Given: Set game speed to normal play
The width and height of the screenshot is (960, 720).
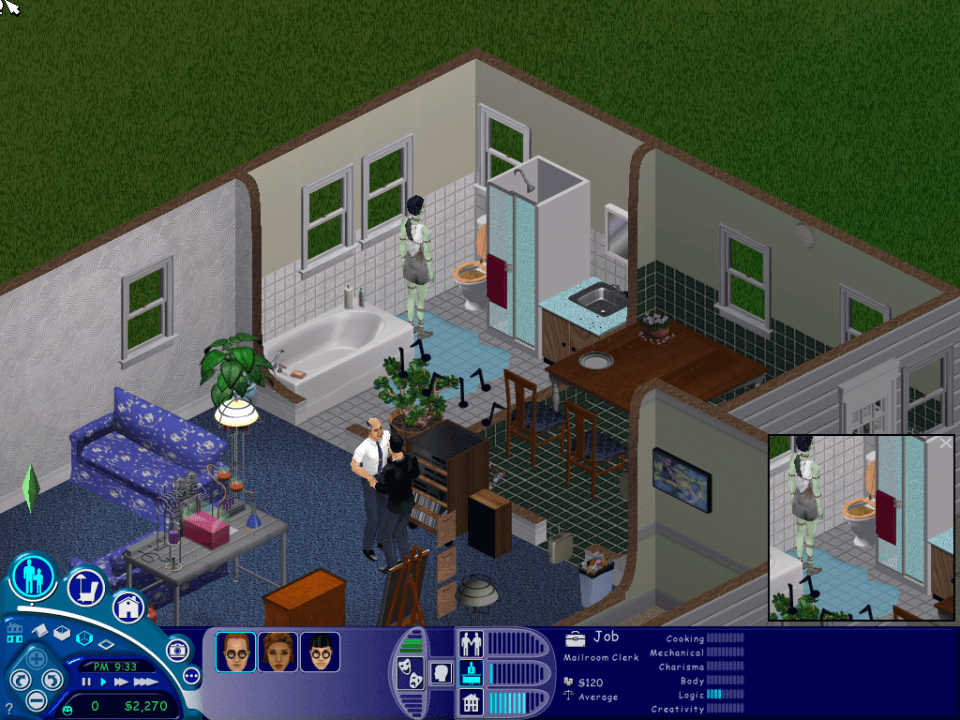Looking at the screenshot, I should (x=102, y=681).
